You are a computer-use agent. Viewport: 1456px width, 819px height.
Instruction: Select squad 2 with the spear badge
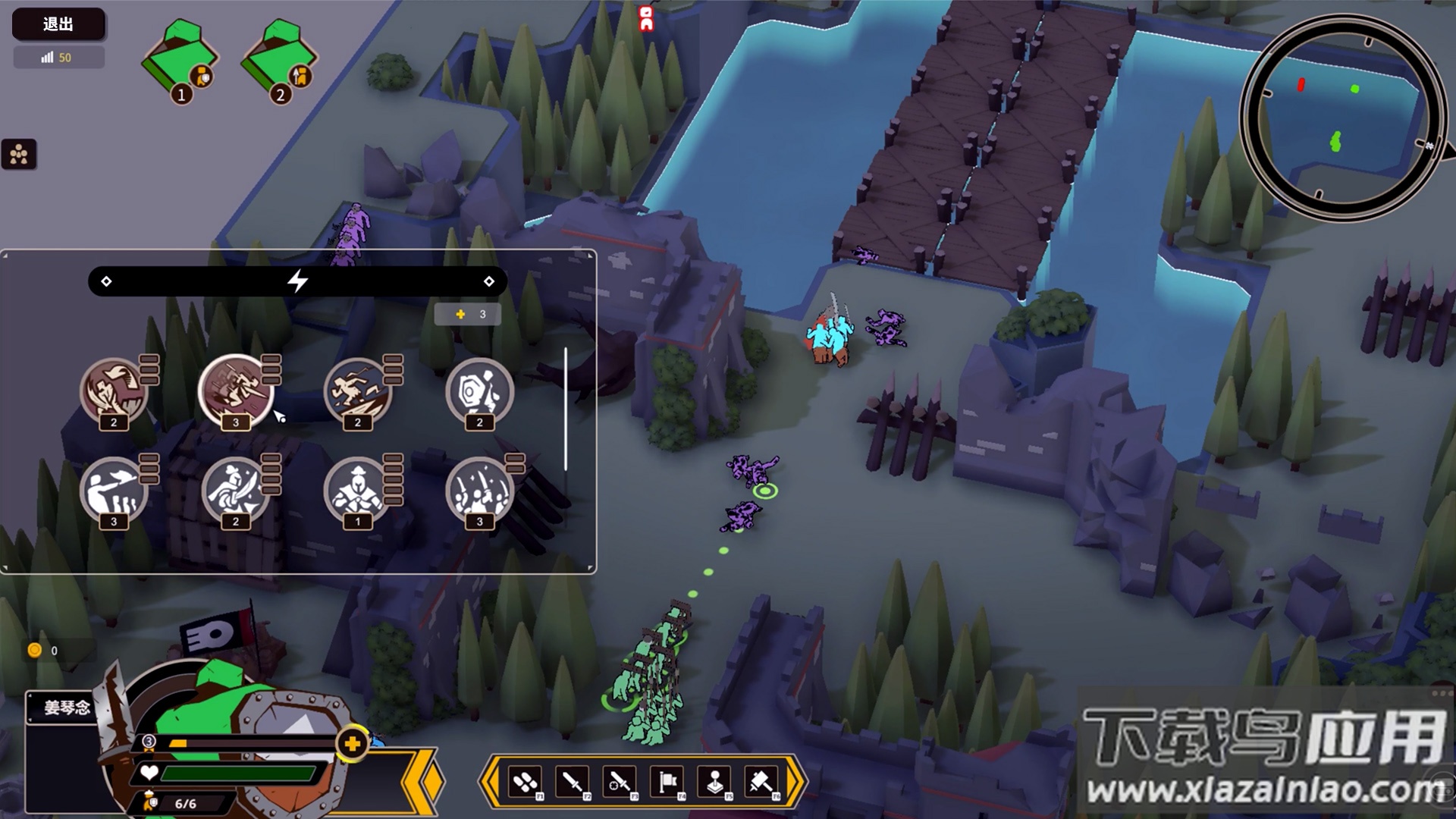[278, 61]
